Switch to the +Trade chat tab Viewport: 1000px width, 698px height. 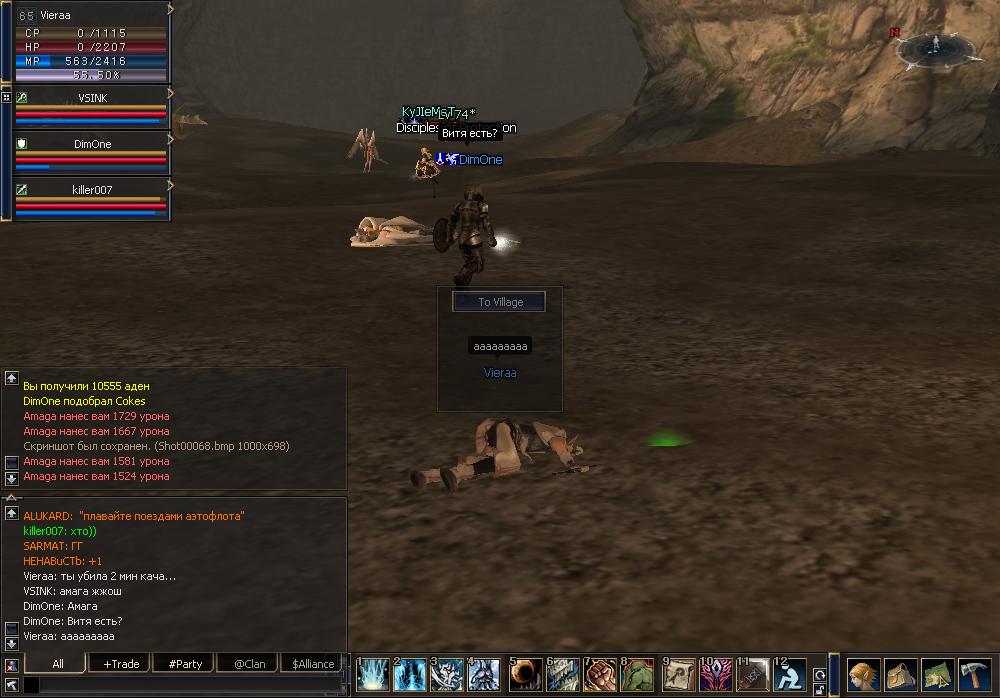click(x=121, y=663)
